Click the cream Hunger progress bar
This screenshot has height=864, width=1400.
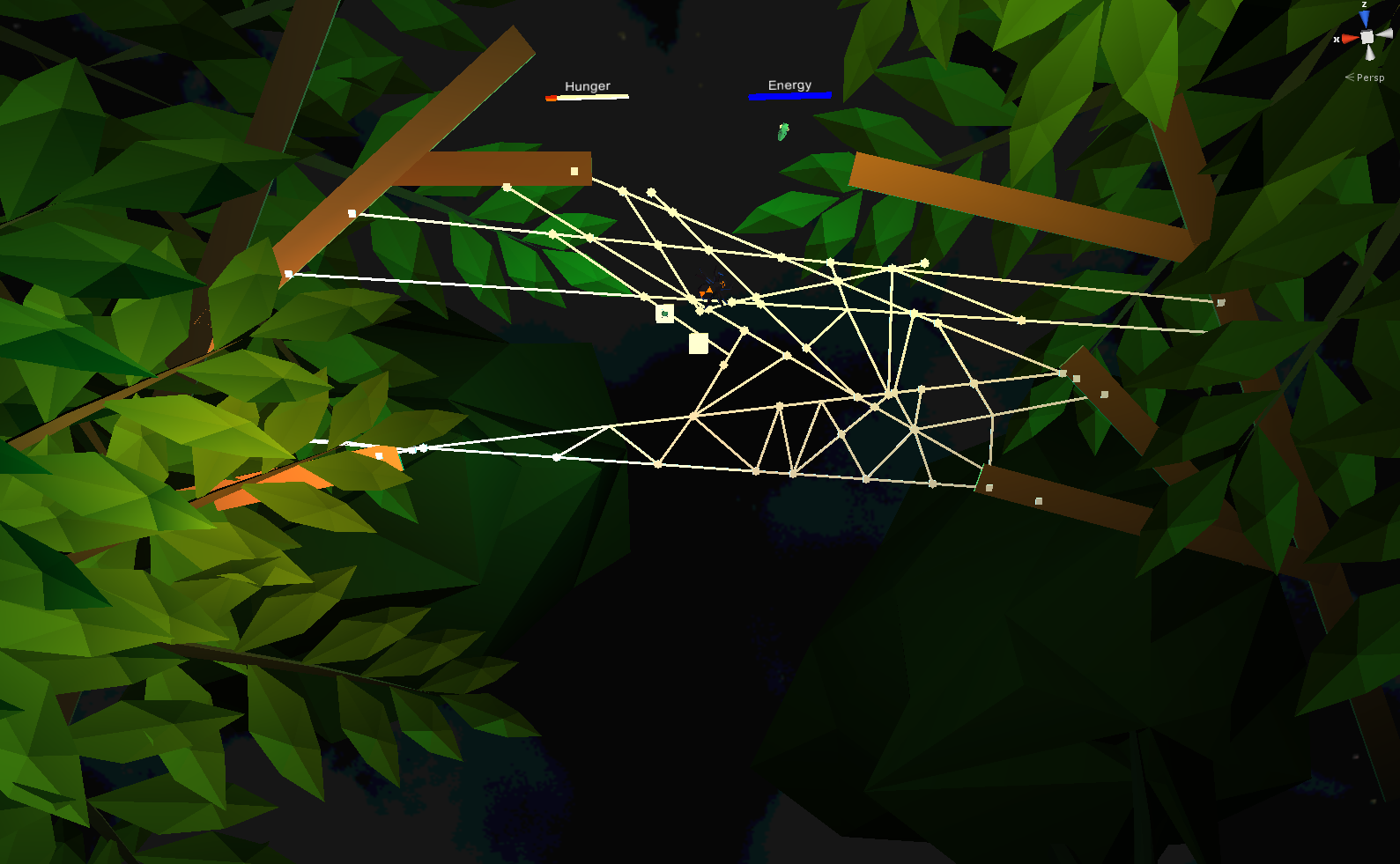589,97
